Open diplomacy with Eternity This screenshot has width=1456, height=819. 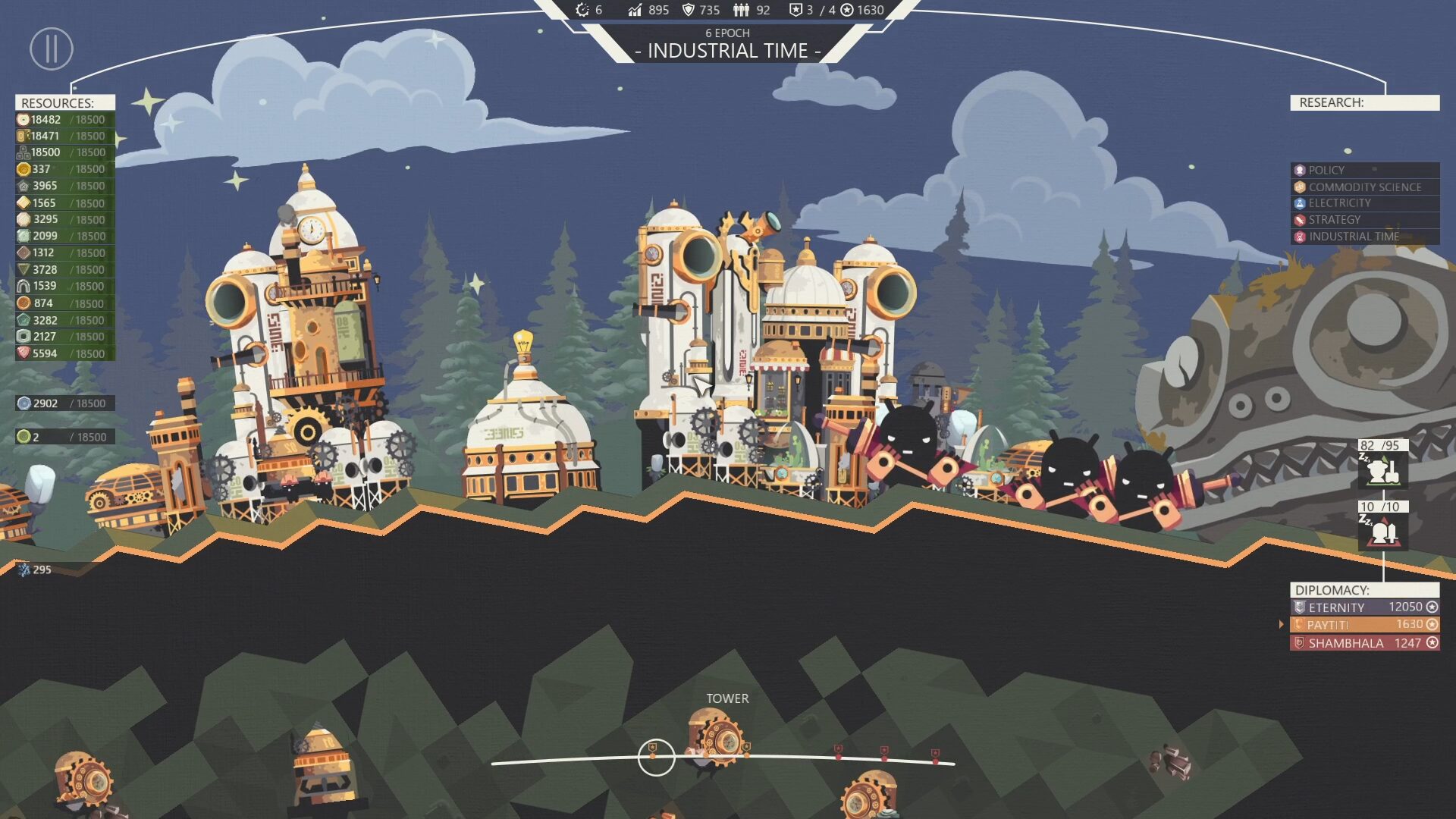click(x=1364, y=607)
